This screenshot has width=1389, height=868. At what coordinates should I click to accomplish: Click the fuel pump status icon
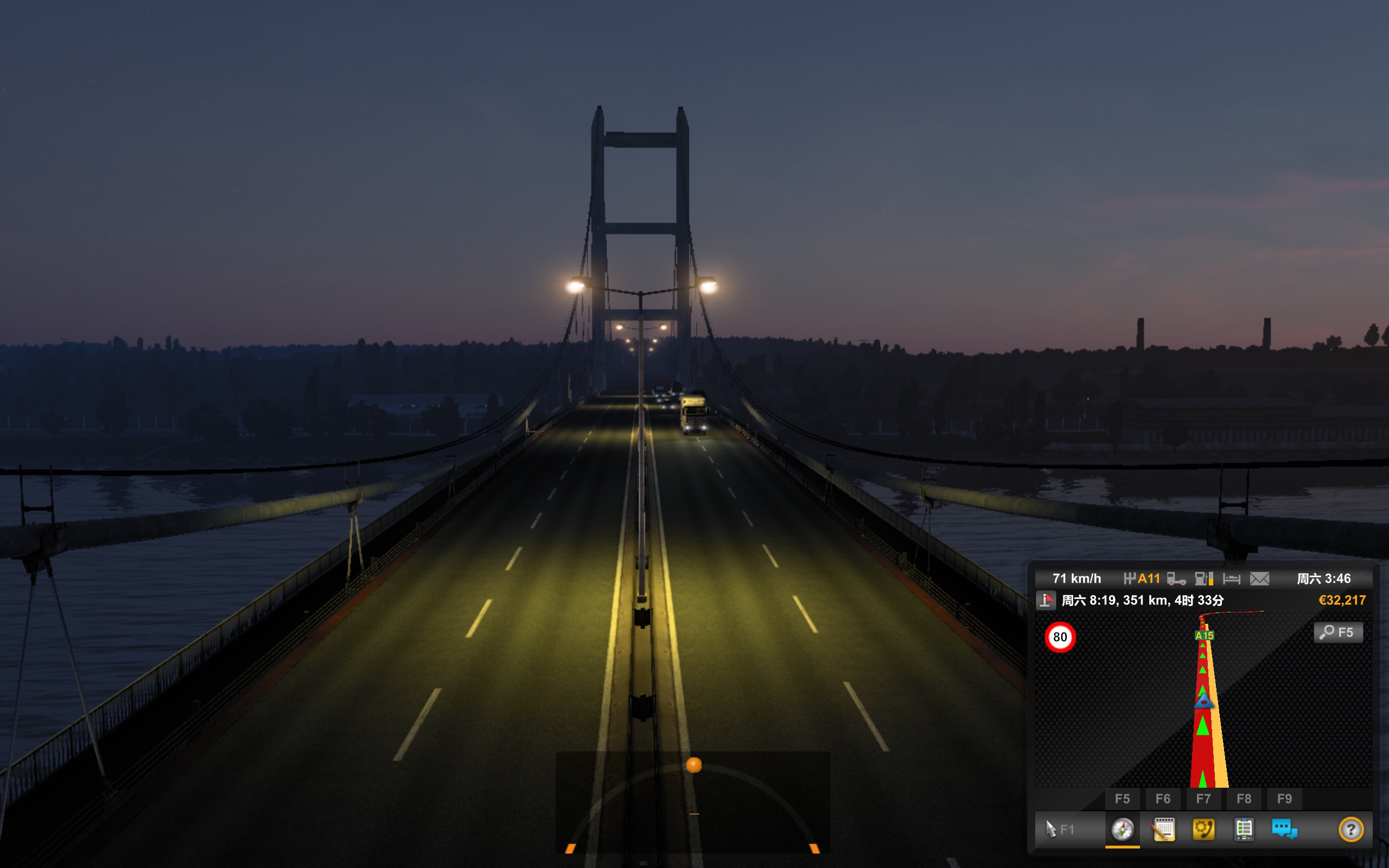(x=1203, y=579)
